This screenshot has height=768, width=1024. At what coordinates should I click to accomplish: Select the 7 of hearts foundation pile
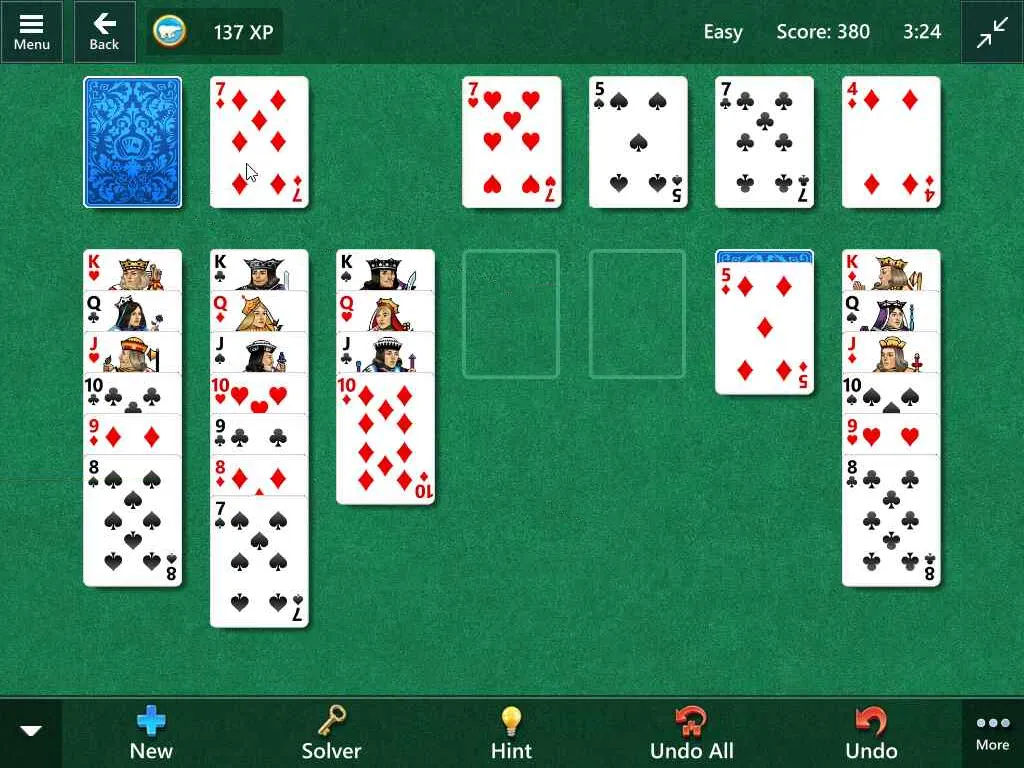click(511, 142)
